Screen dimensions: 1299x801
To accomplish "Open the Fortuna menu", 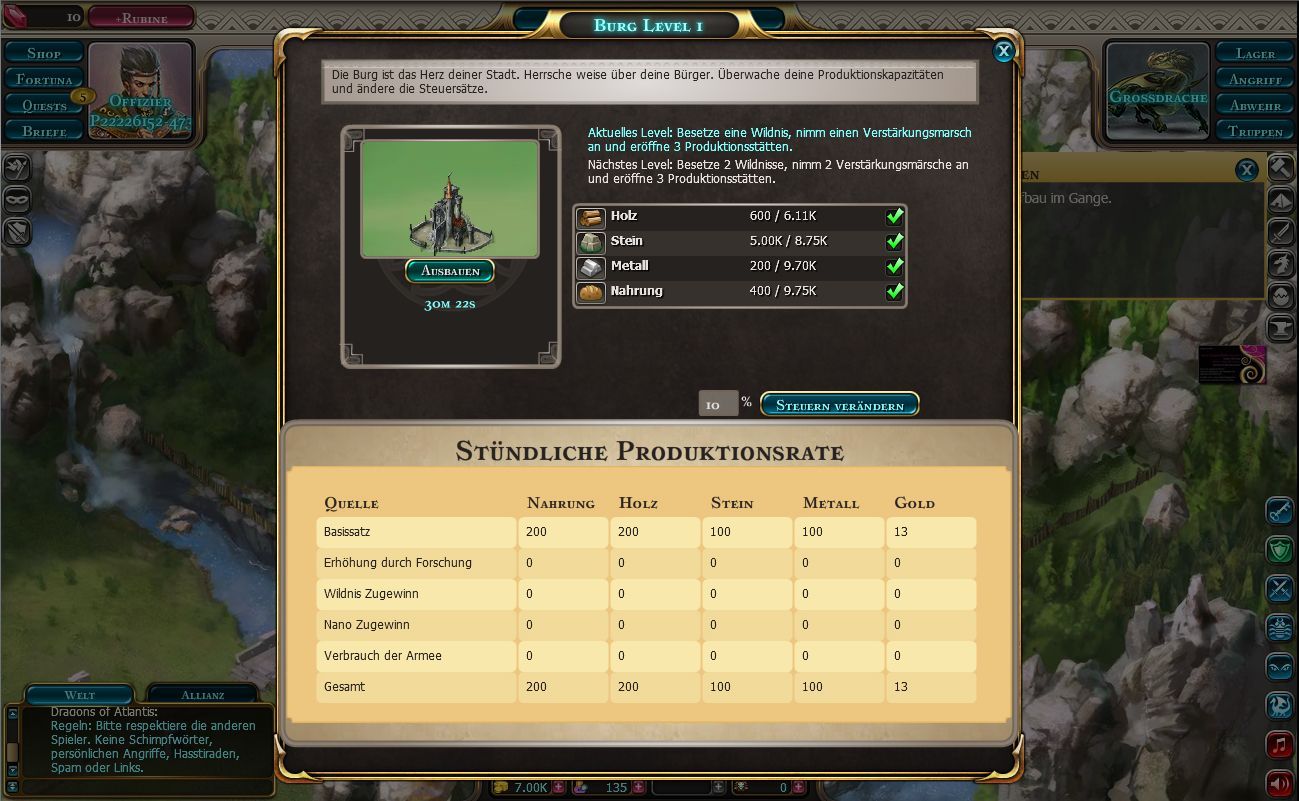I will click(44, 79).
